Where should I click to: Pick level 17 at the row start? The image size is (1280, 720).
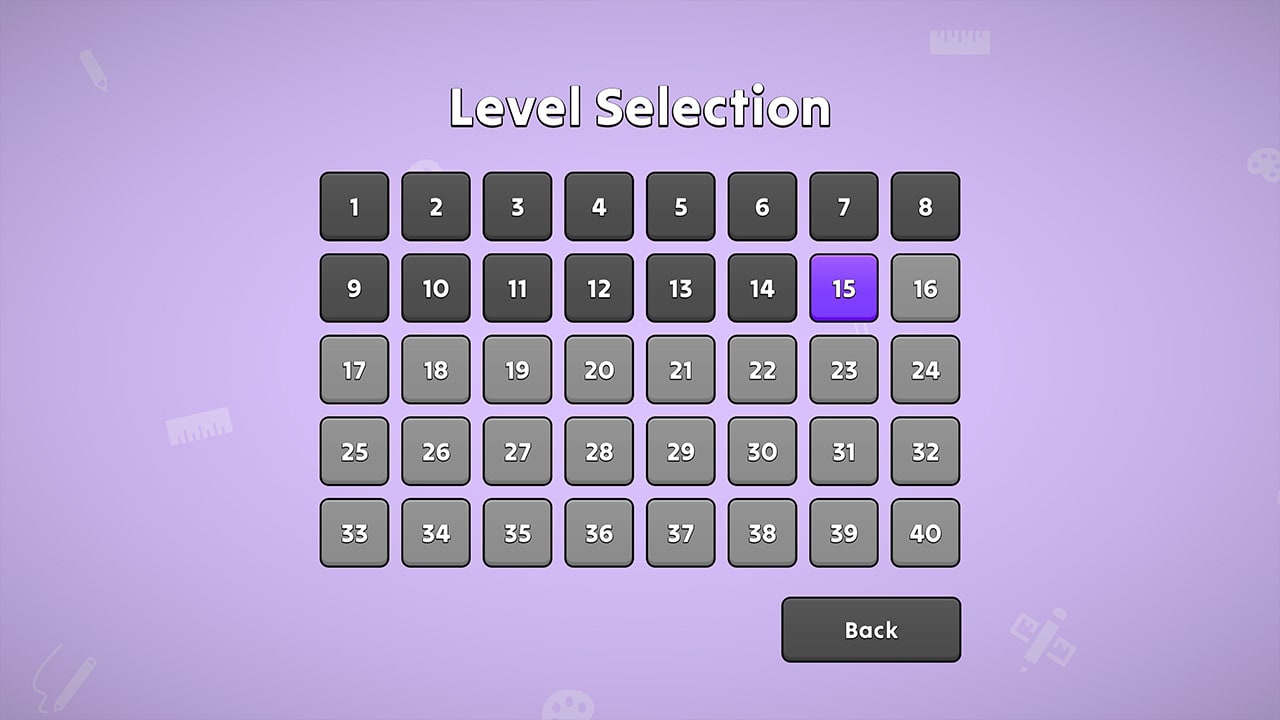(353, 370)
